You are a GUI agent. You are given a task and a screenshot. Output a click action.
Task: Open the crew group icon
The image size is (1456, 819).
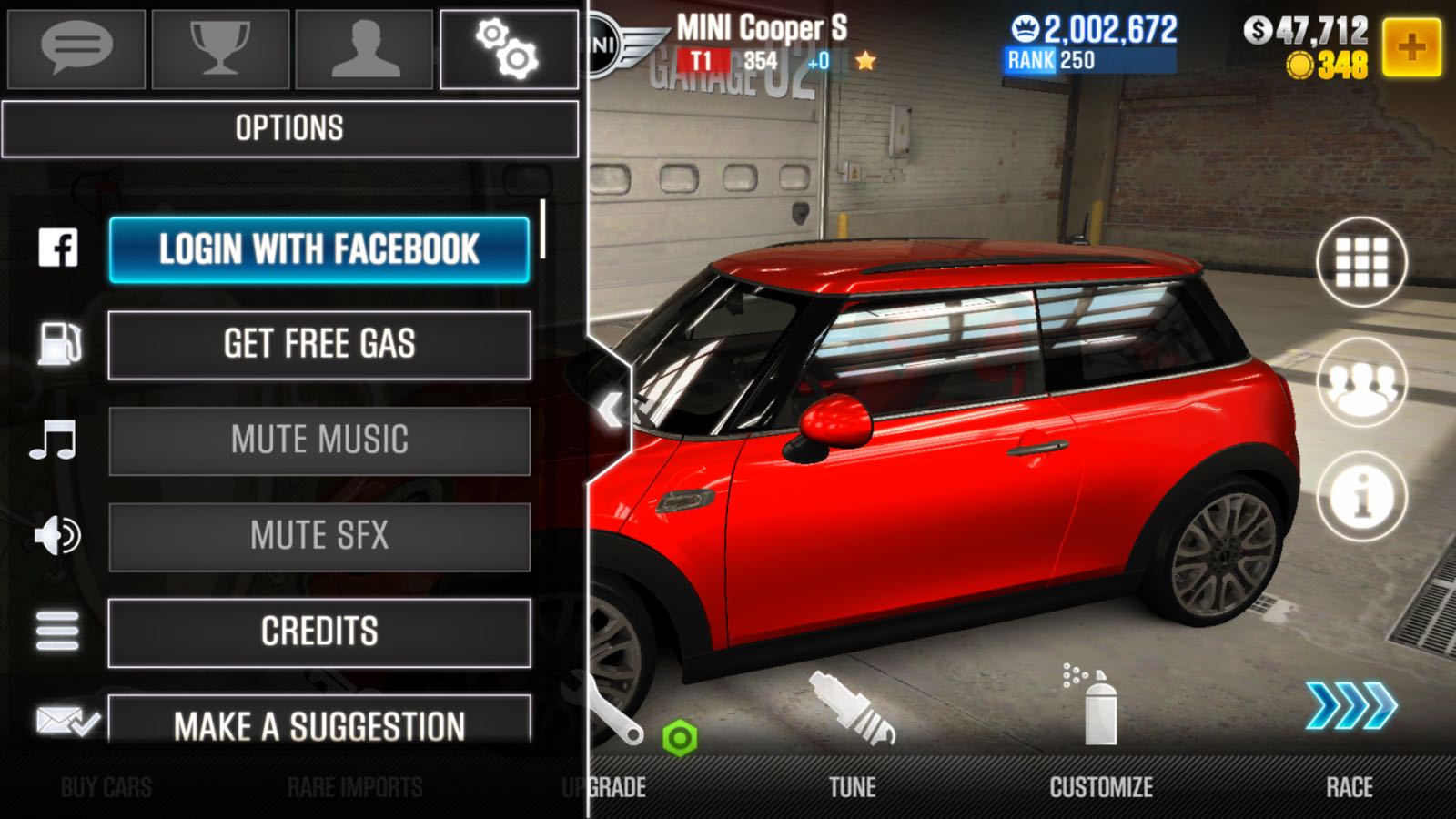[1361, 382]
